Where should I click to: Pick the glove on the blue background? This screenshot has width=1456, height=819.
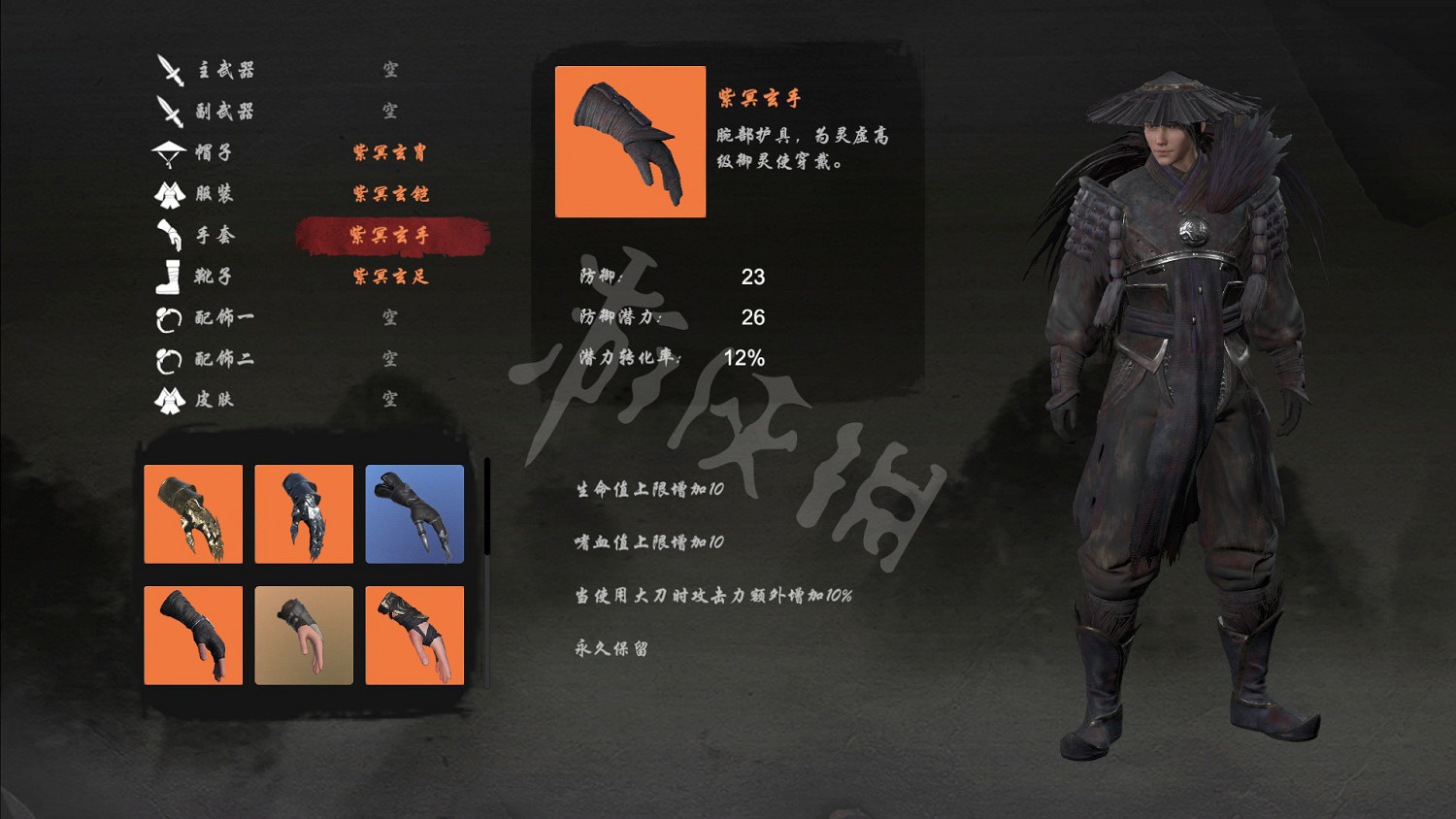tap(414, 515)
